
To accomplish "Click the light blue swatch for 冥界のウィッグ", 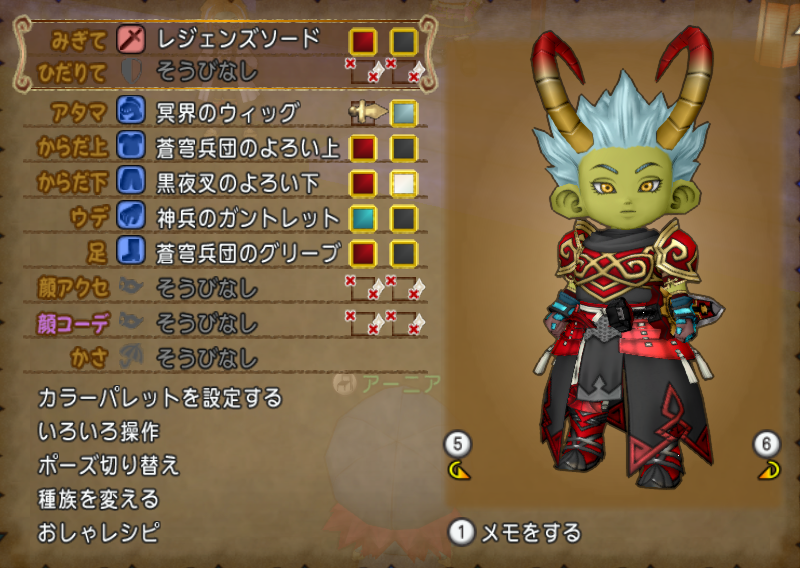I will [x=404, y=111].
